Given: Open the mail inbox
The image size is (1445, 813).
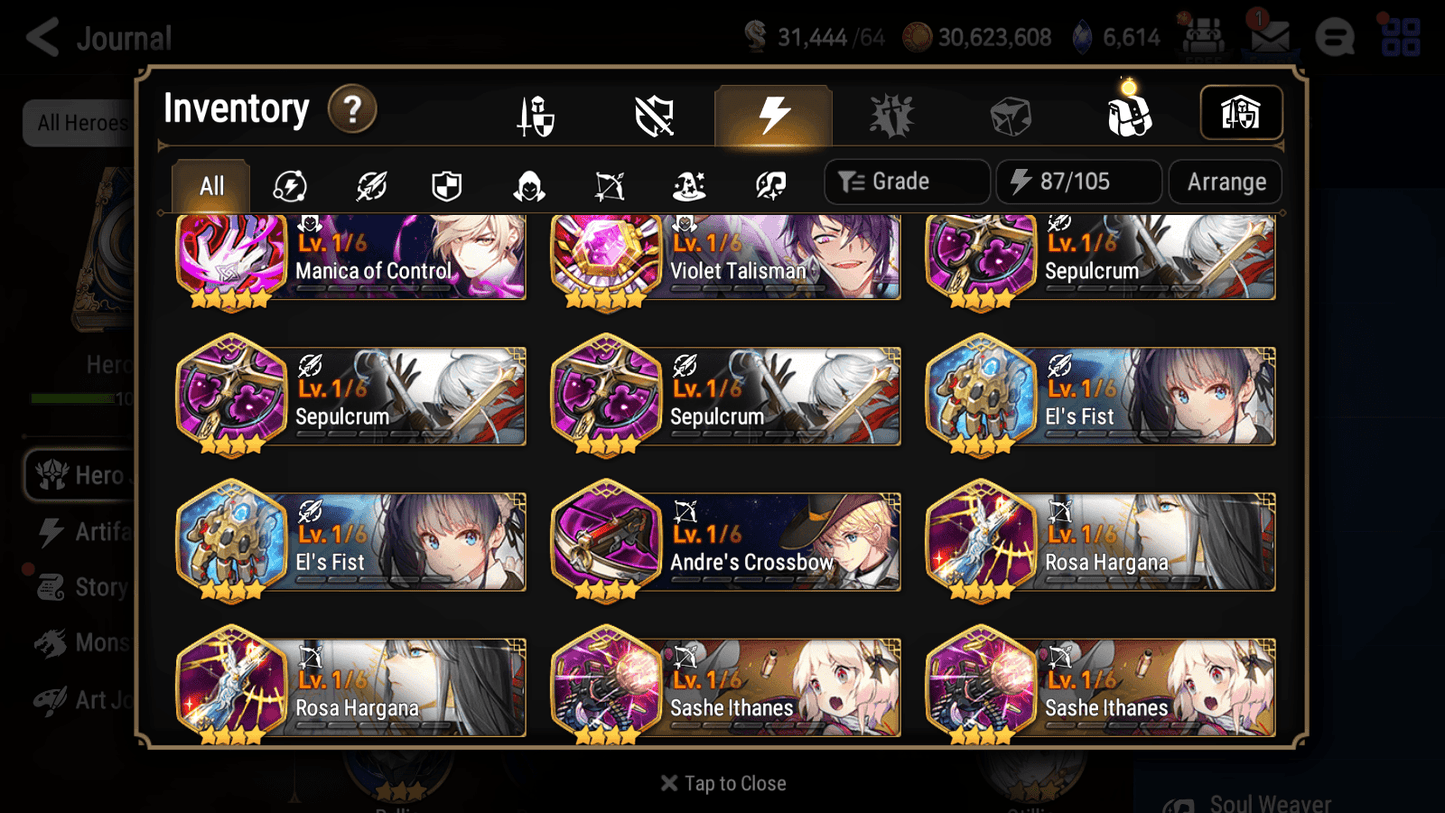Looking at the screenshot, I should click(1269, 36).
